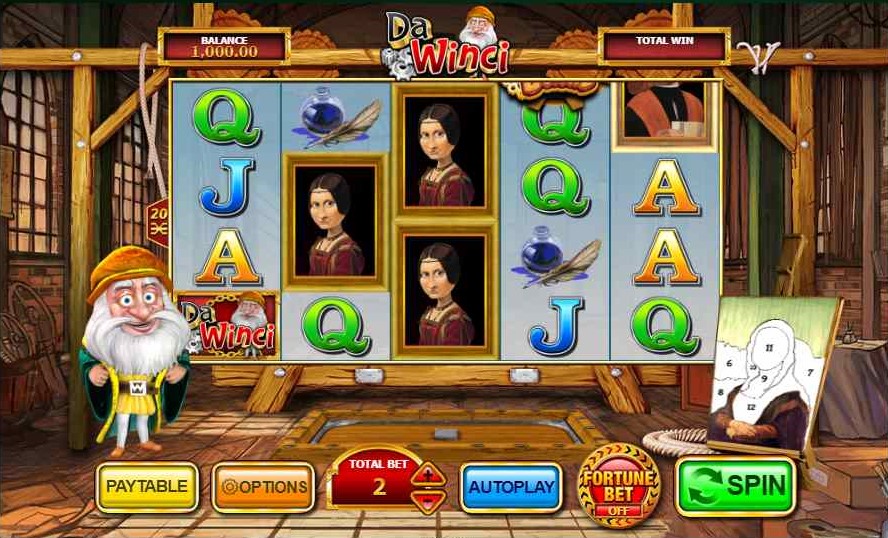The image size is (888, 538).
Task: Decrease the total bet with down arrow
Action: pos(427,500)
